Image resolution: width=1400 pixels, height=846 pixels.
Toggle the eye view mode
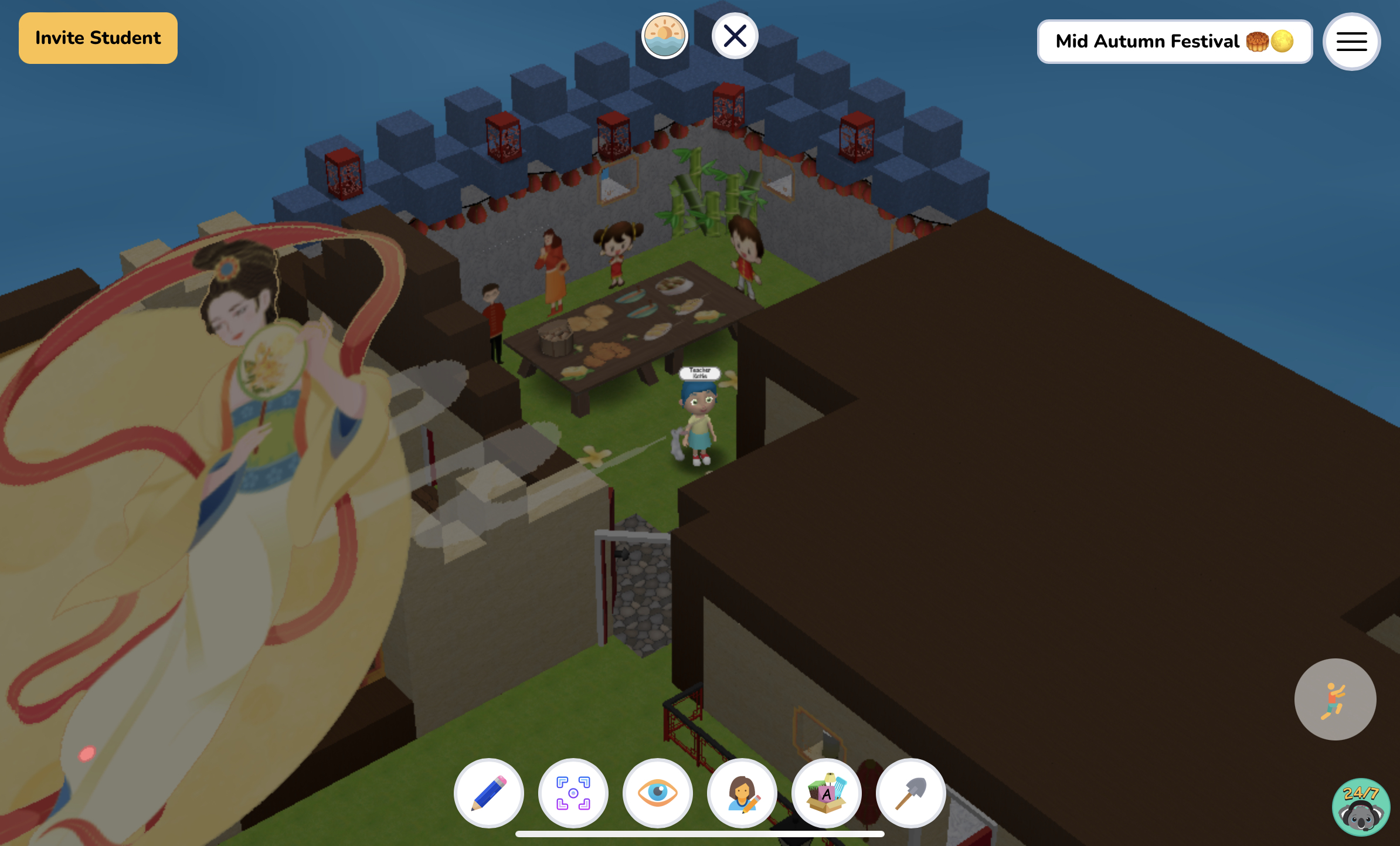tap(658, 793)
